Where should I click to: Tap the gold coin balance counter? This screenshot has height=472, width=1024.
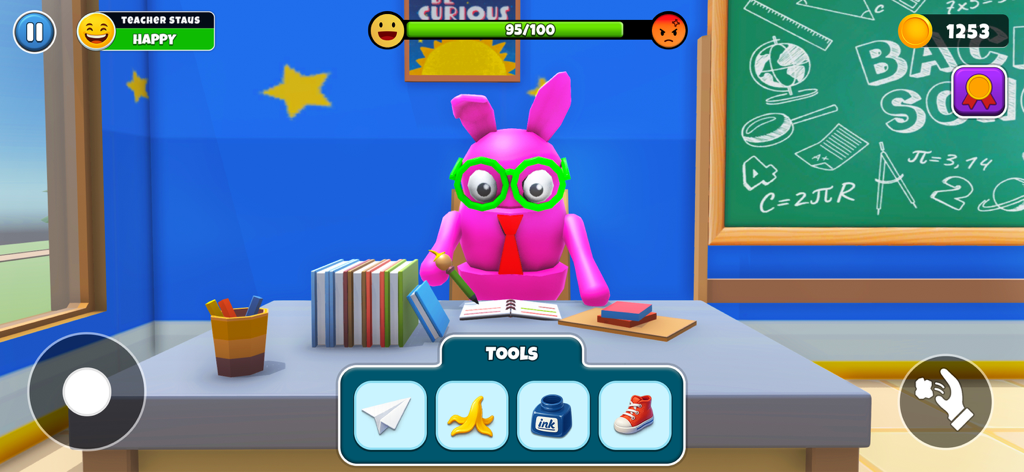(953, 31)
